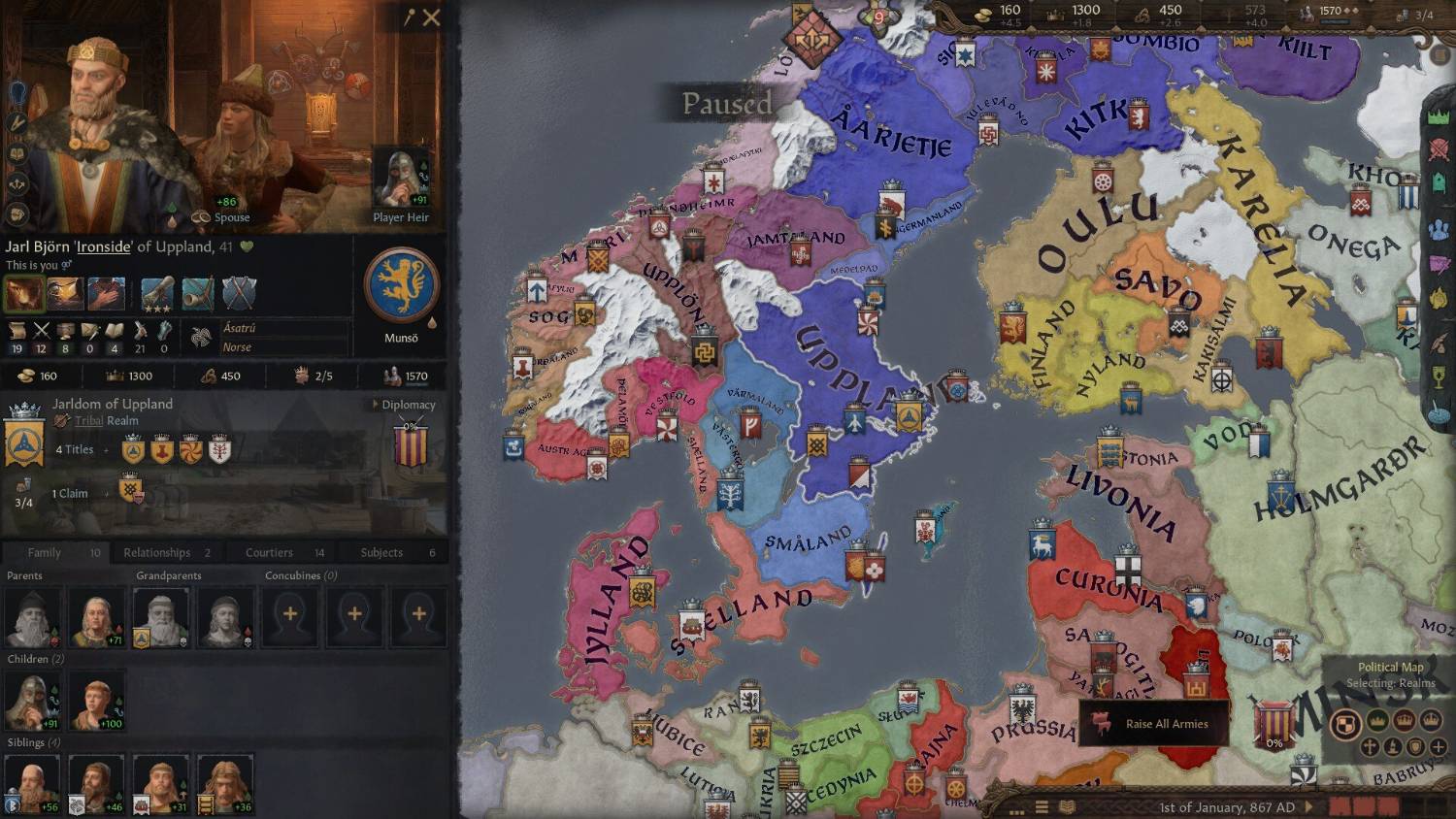Open the Diplomacy section
This screenshot has width=1456, height=819.
[x=408, y=405]
